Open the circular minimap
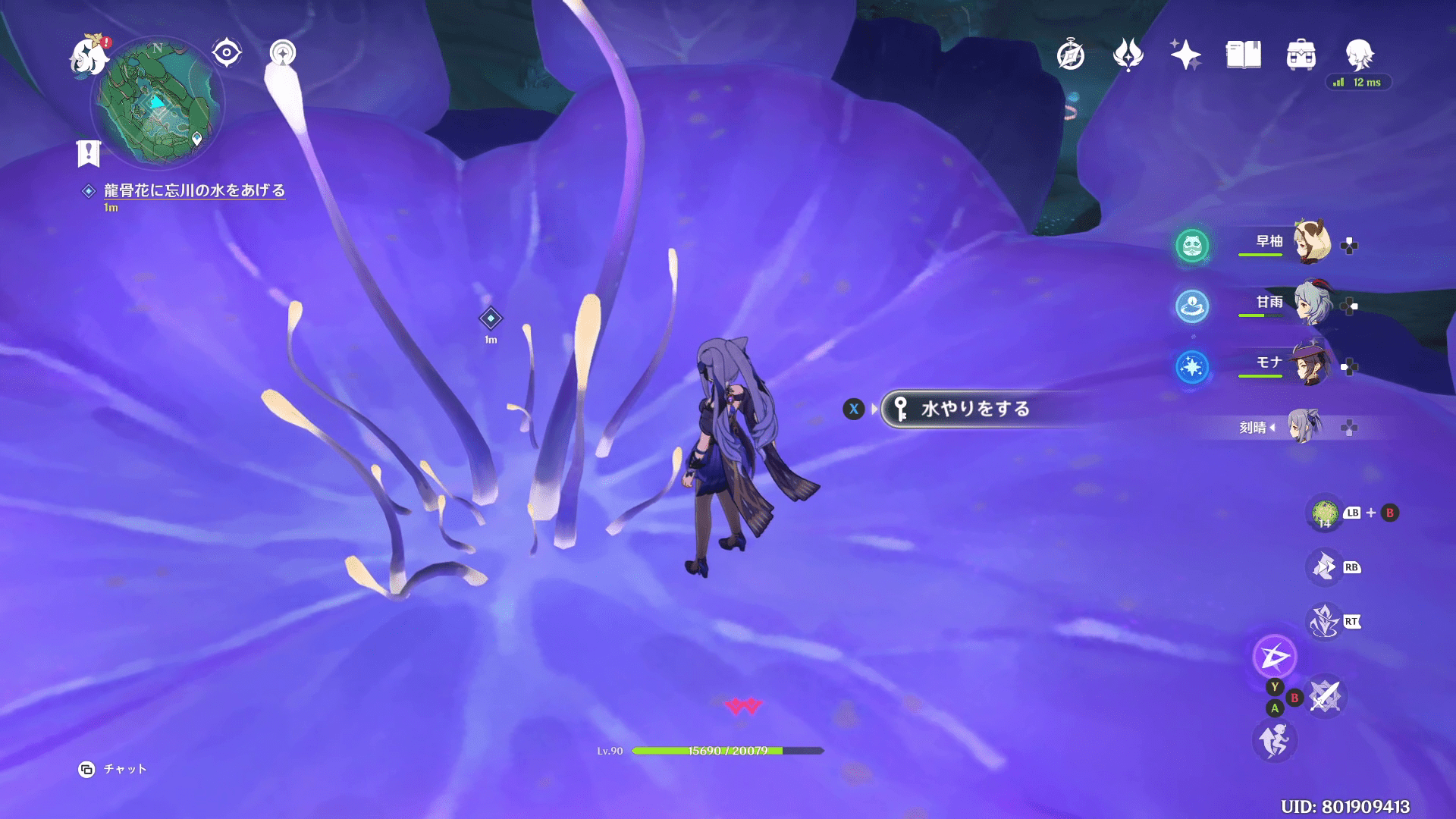The image size is (1456, 819). coord(158,104)
